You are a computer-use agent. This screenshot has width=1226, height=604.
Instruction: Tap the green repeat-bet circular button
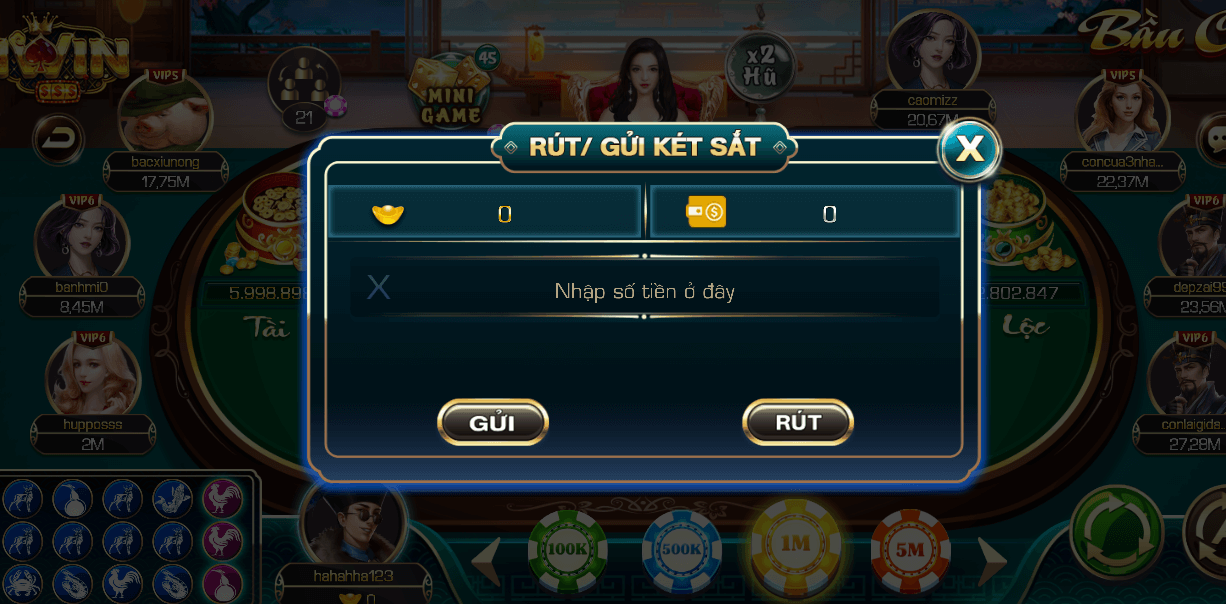(x=1116, y=531)
